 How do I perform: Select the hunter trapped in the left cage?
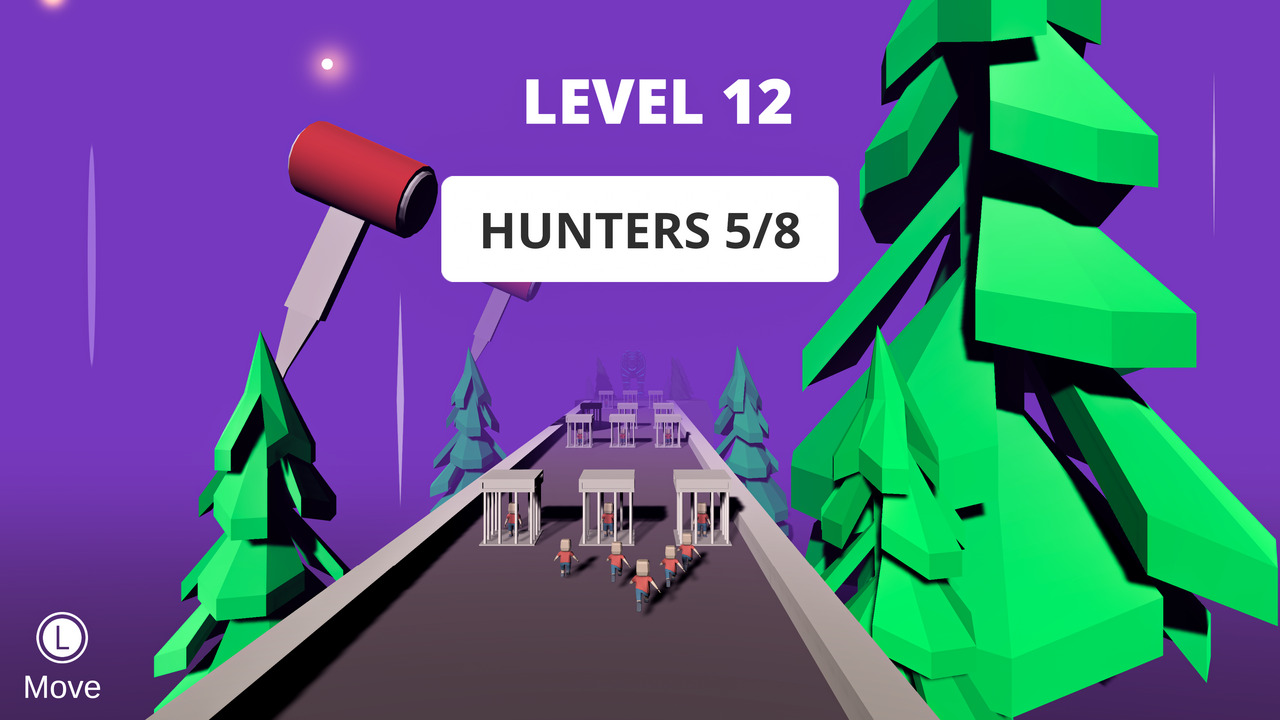point(511,520)
